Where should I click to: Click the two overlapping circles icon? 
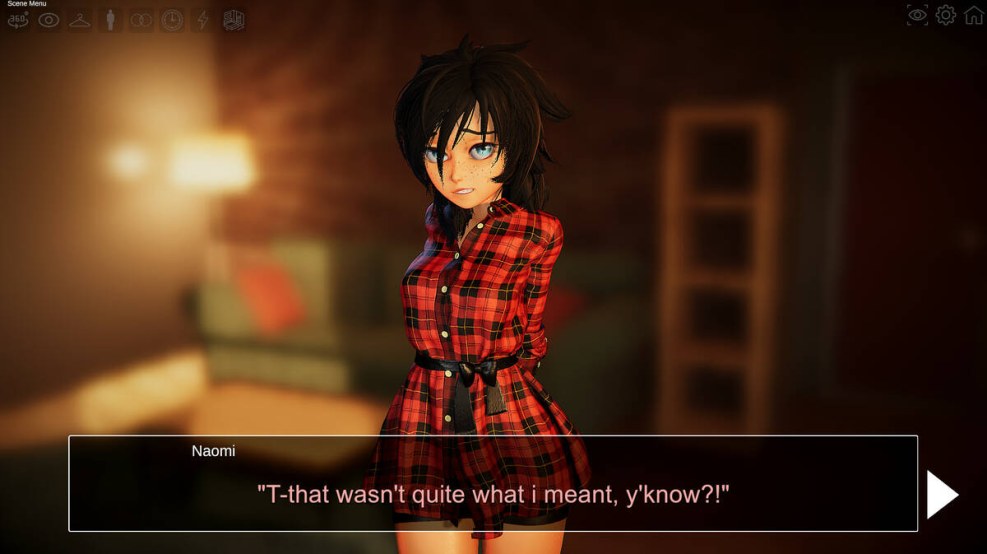click(x=141, y=20)
